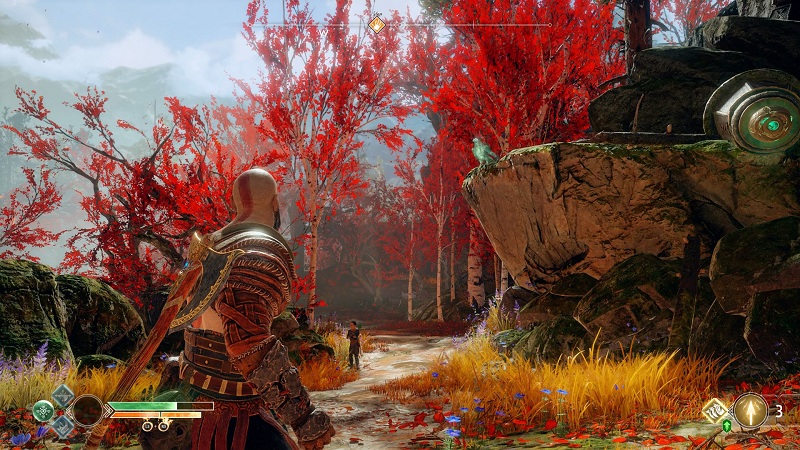
Task: Click the circular rage meter emblem
Action: [x=88, y=410]
